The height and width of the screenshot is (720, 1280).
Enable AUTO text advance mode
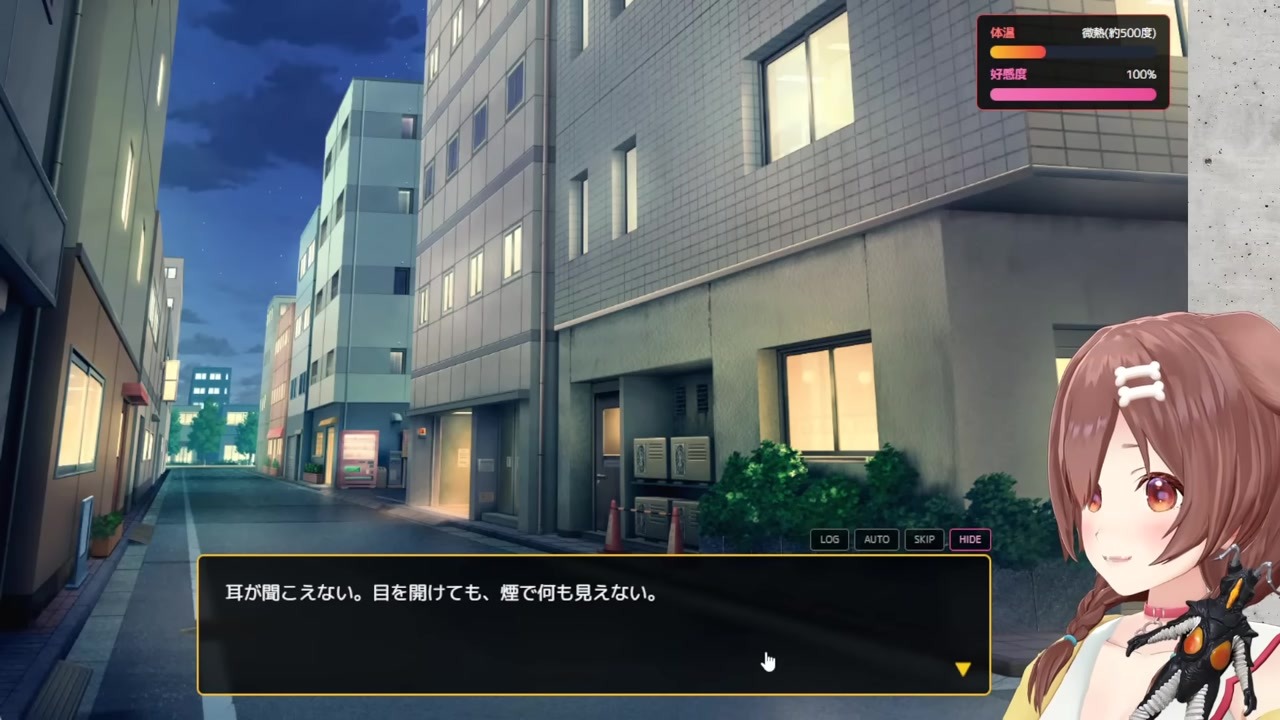point(876,539)
